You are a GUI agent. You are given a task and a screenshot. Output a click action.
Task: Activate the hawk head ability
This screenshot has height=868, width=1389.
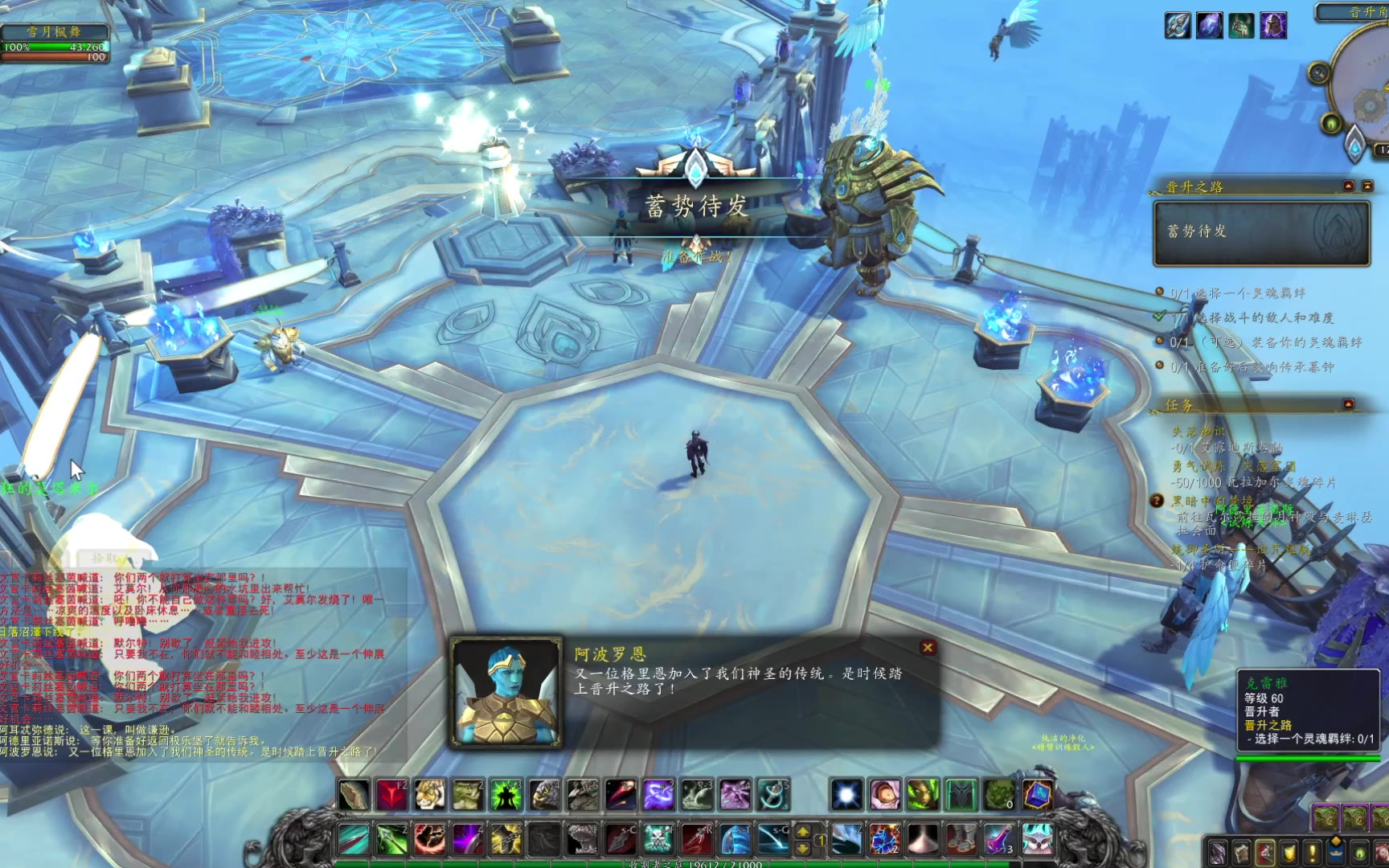(544, 795)
